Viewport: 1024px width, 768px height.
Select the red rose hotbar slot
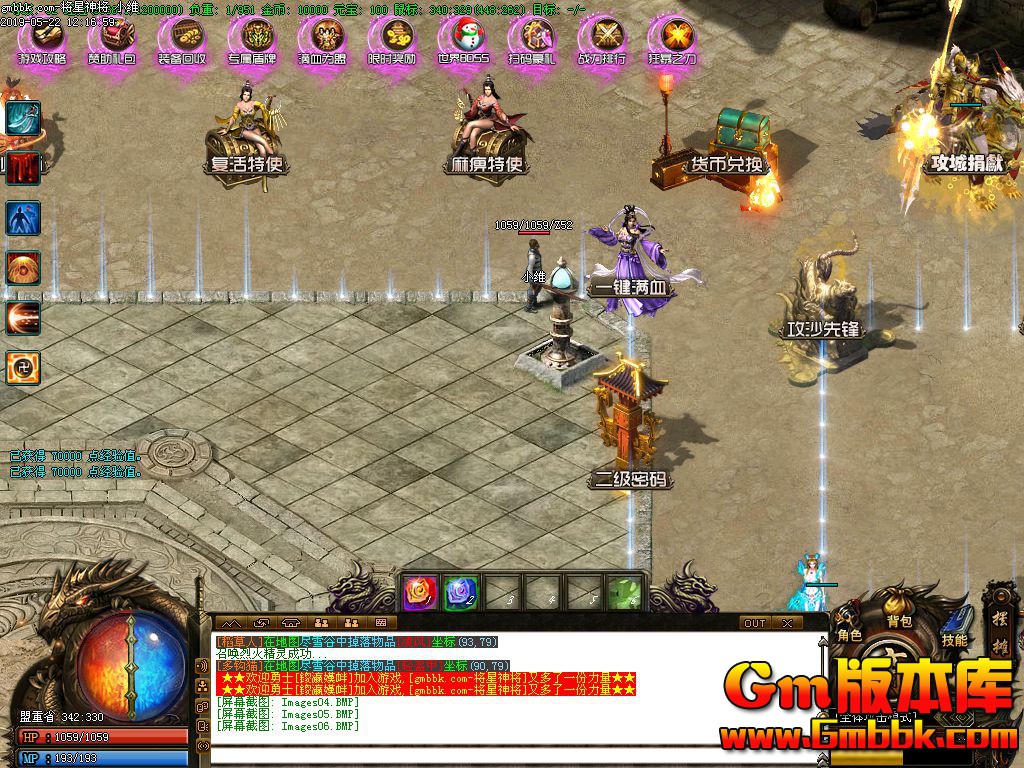coord(418,593)
